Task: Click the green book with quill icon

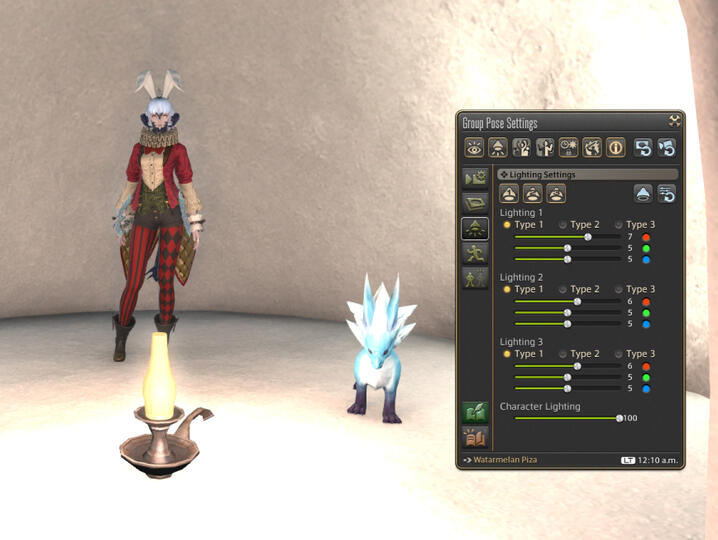Action: click(475, 412)
